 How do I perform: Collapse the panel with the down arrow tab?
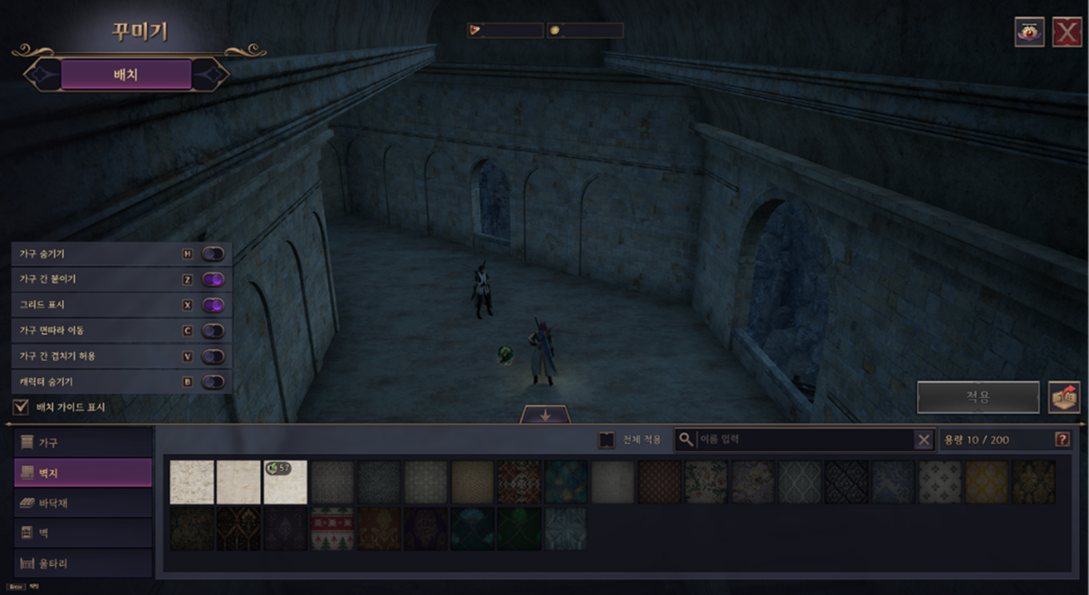(545, 416)
